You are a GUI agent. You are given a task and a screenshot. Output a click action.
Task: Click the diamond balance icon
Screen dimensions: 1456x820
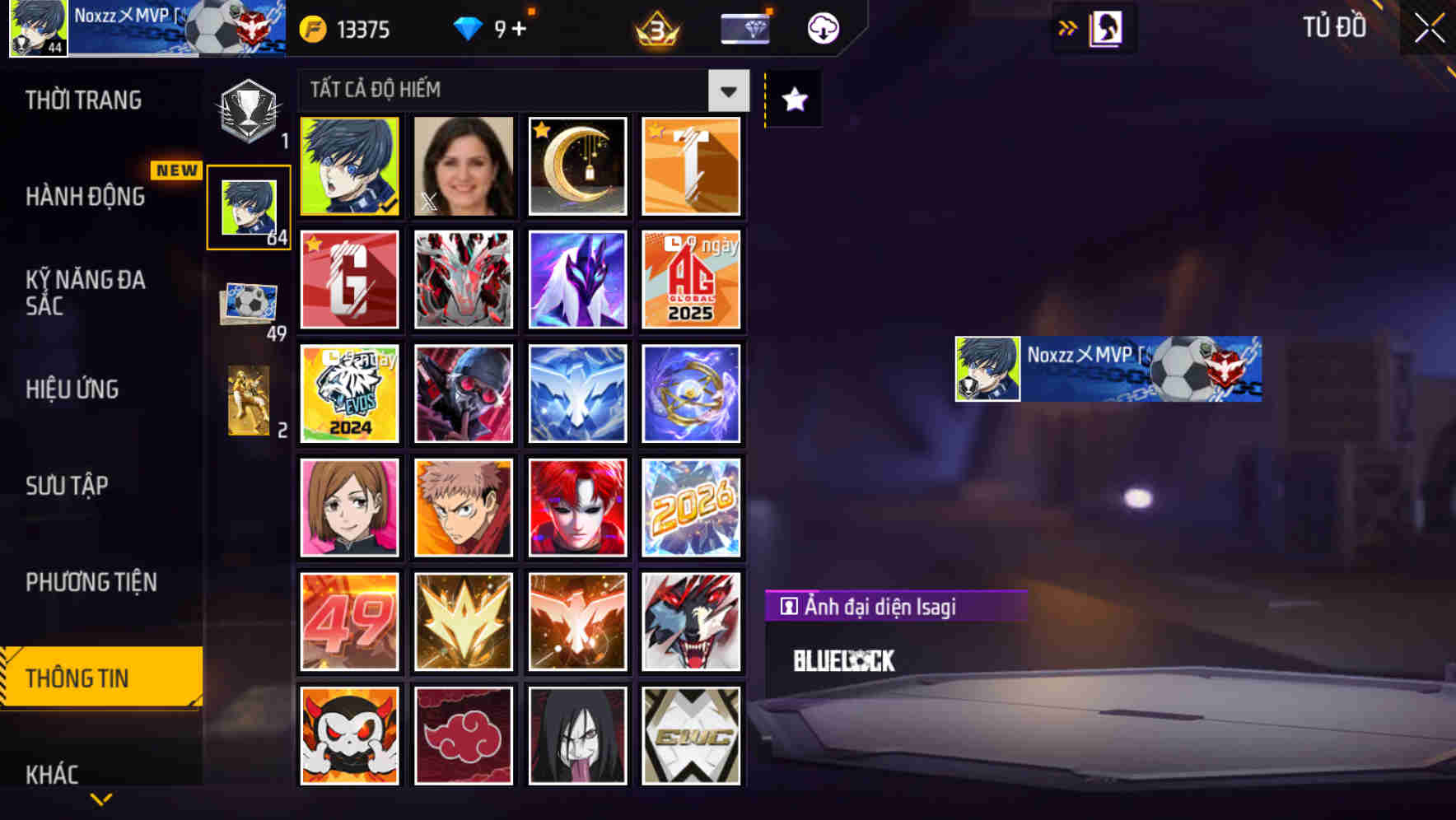tap(466, 28)
